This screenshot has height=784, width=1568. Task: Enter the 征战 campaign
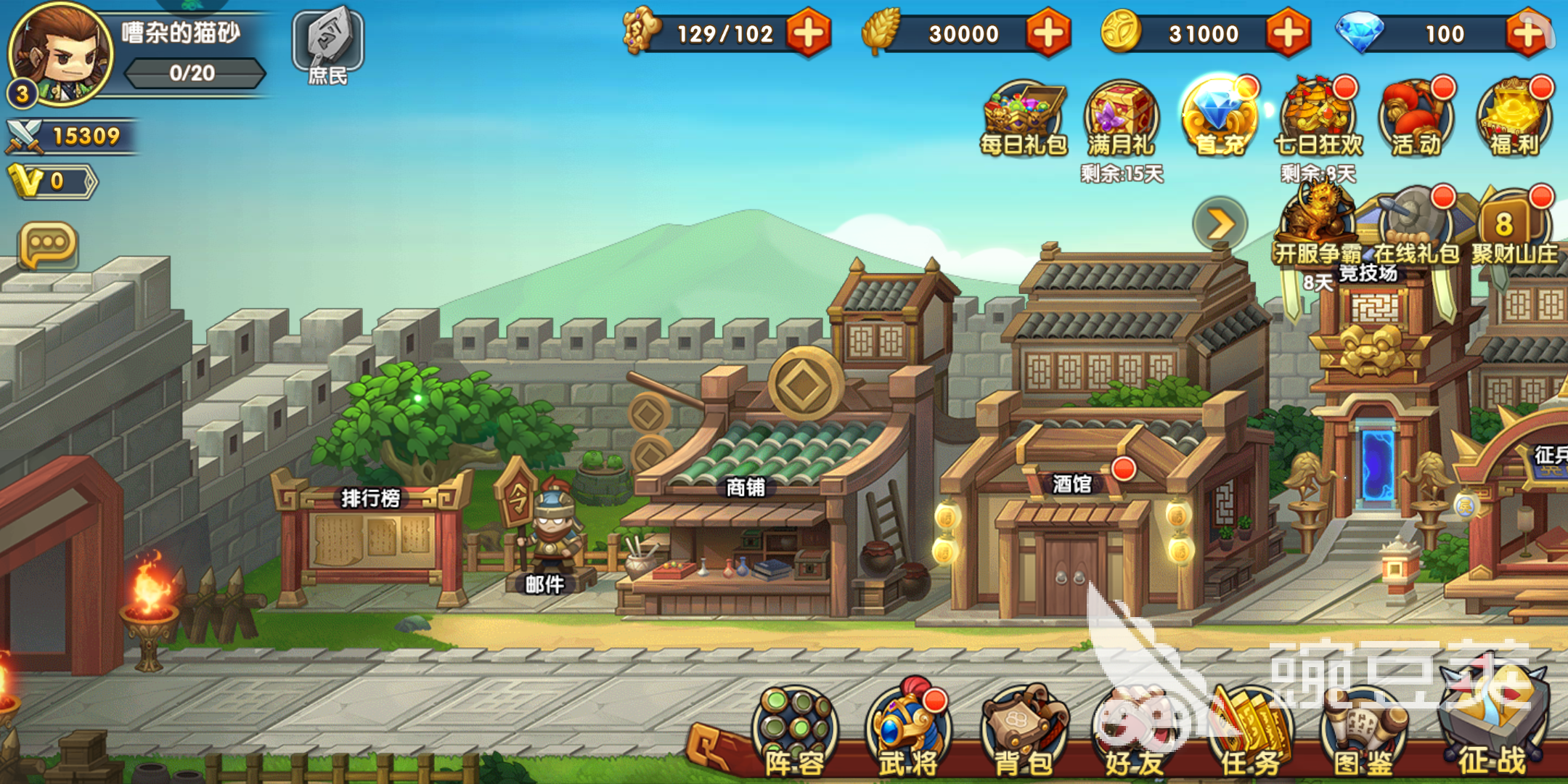(1493, 726)
